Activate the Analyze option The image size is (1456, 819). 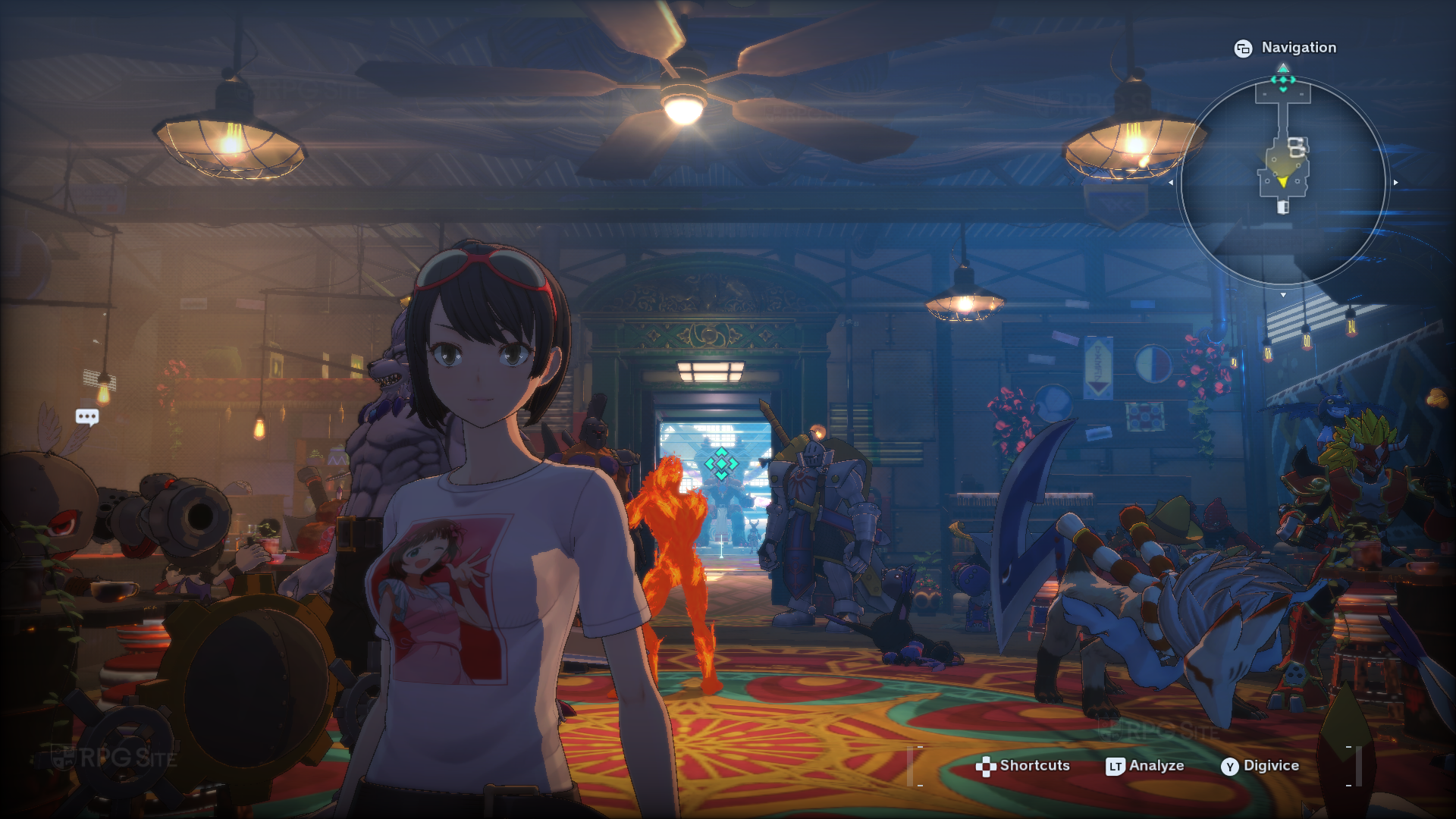coord(1145,766)
